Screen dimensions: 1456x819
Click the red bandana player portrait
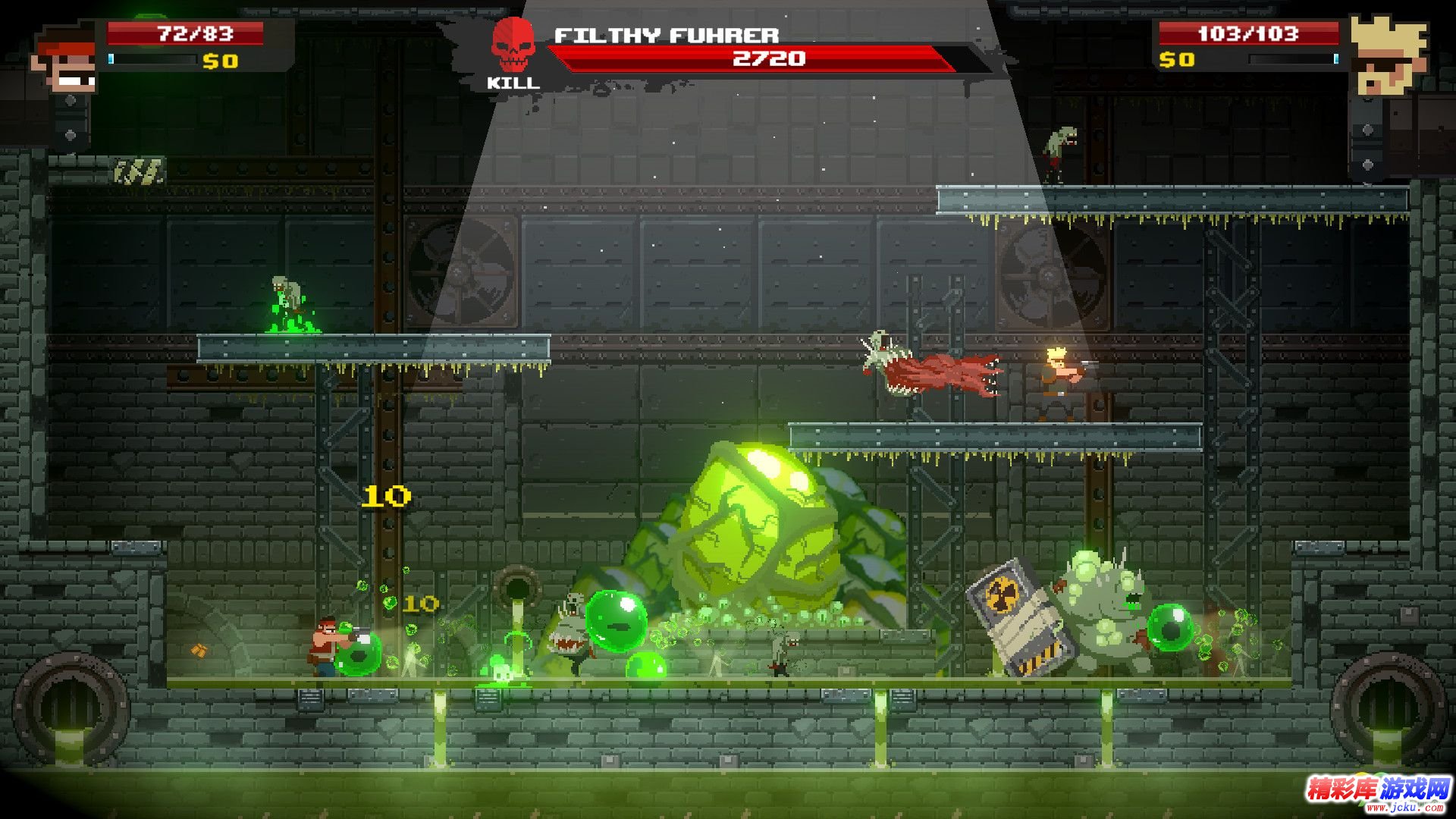point(67,60)
